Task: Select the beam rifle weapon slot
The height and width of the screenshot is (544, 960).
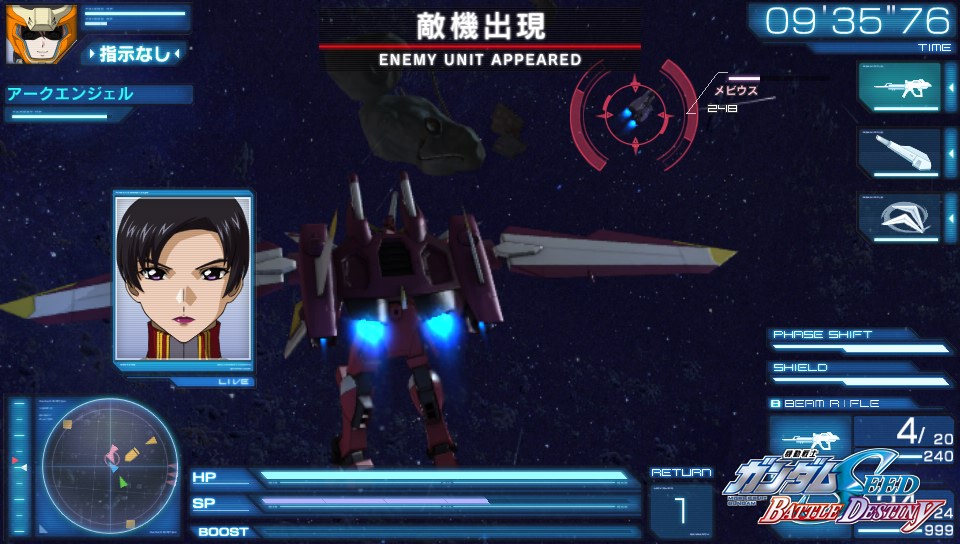Action: 899,87
